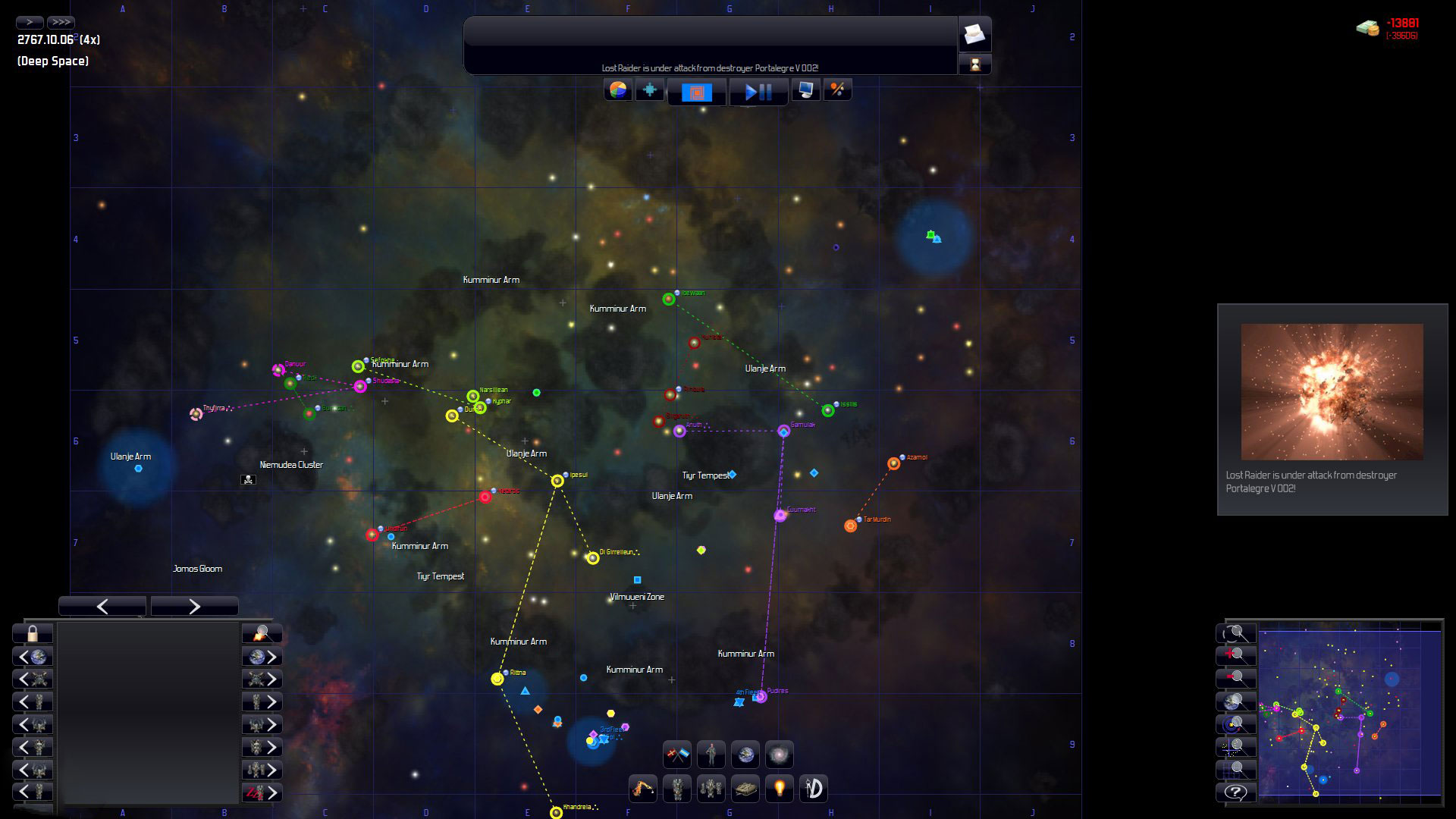Viewport: 1456px width, 819px height.
Task: Click the galaxy minimap
Action: pos(1350,713)
